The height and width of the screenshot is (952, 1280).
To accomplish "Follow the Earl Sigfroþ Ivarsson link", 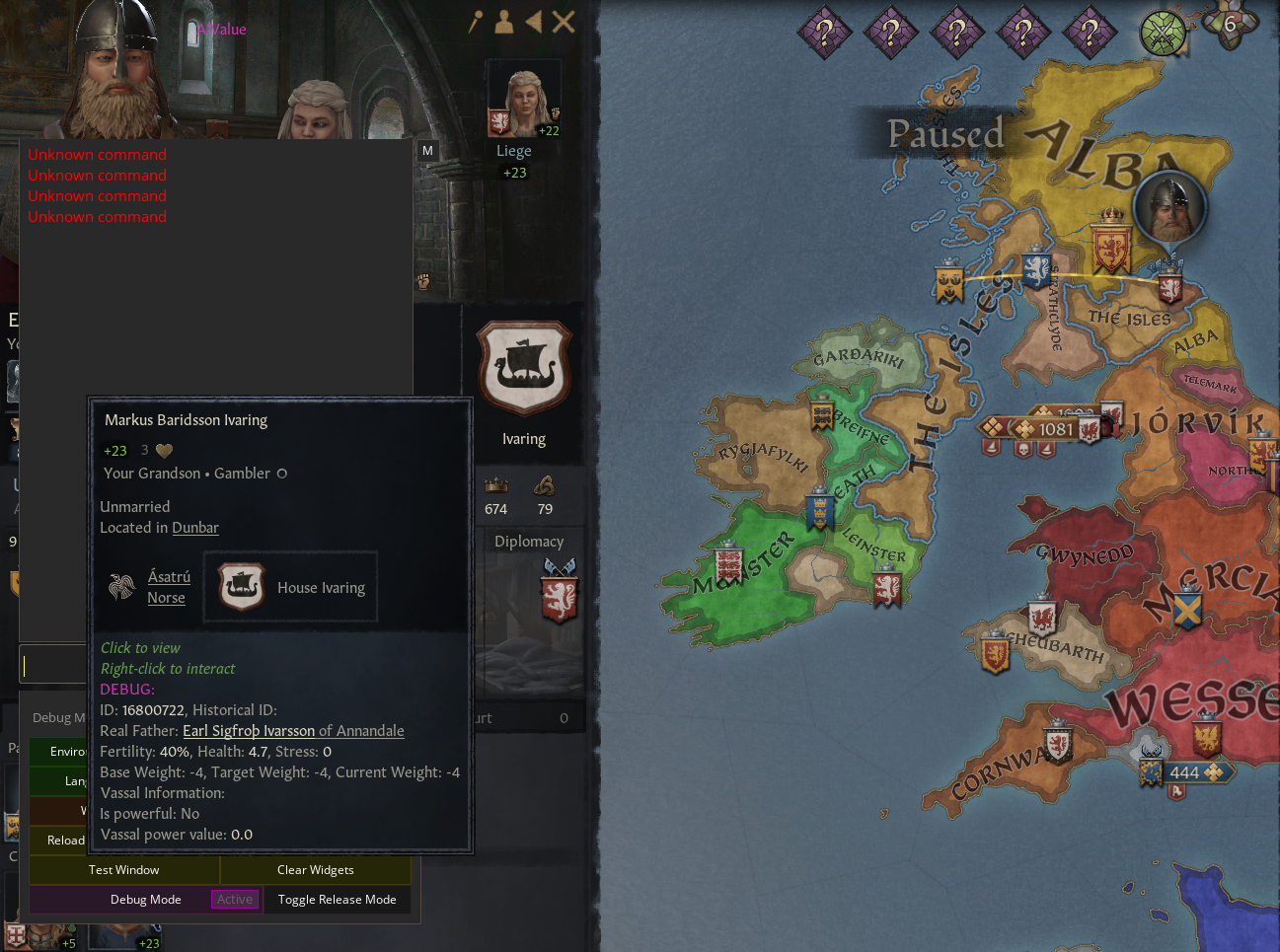I will [x=249, y=731].
